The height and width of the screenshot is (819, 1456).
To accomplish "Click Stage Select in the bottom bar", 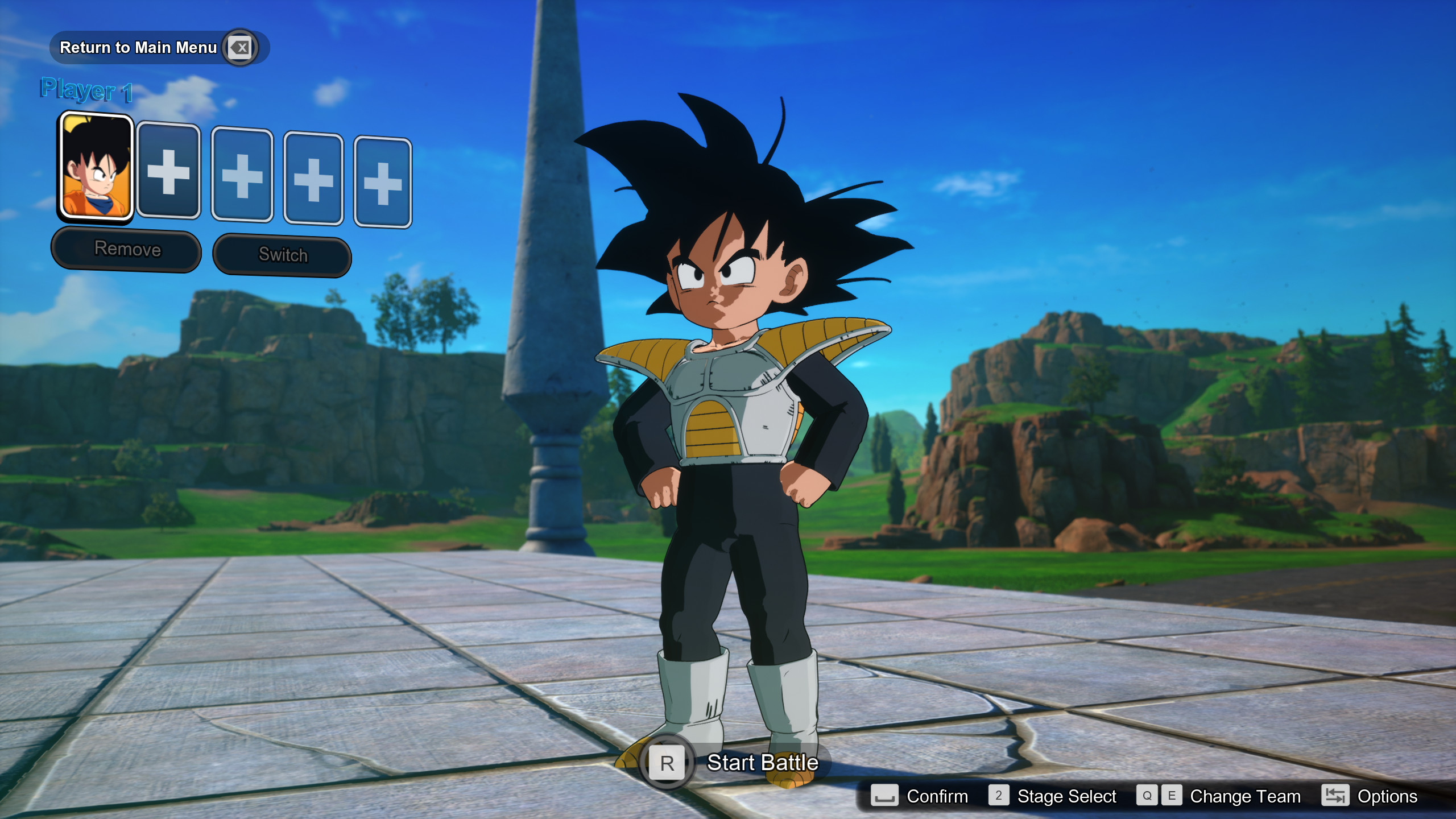I will coord(1066,796).
